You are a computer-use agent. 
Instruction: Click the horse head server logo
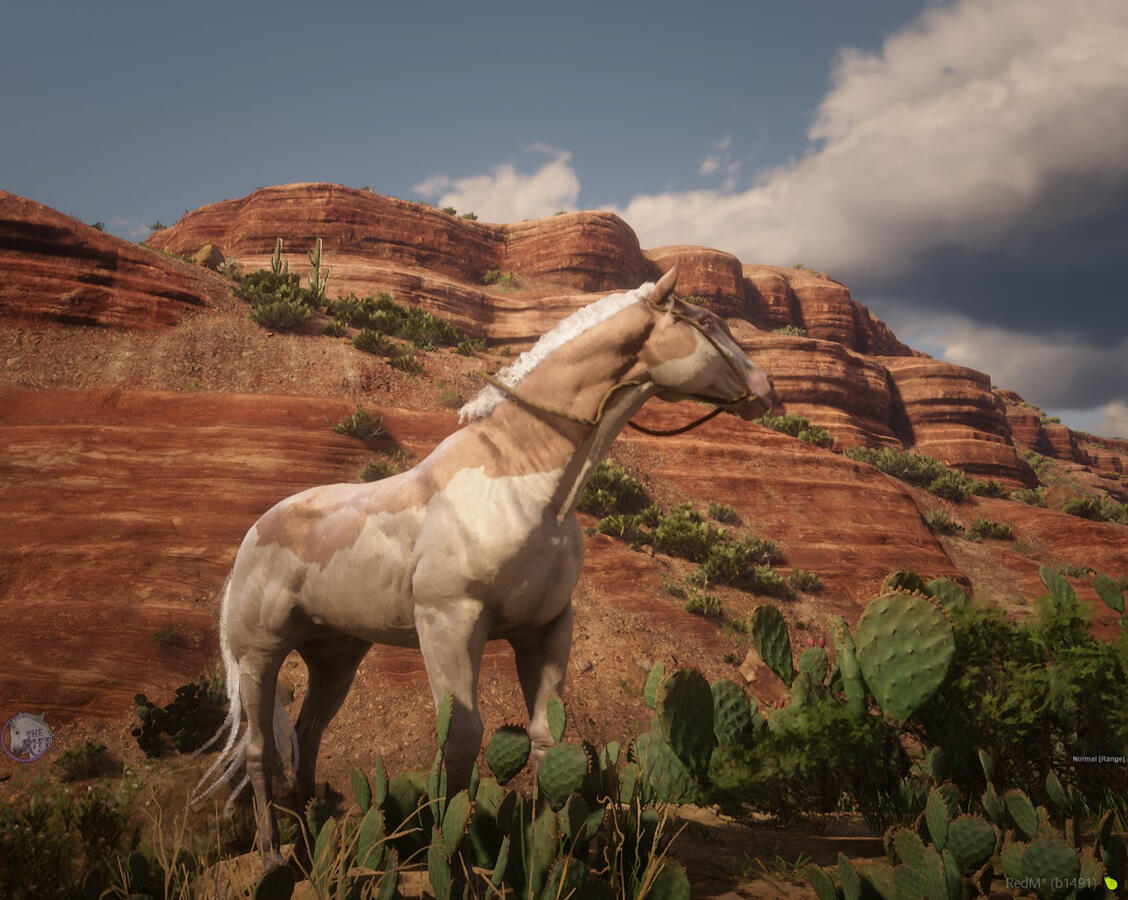point(26,738)
